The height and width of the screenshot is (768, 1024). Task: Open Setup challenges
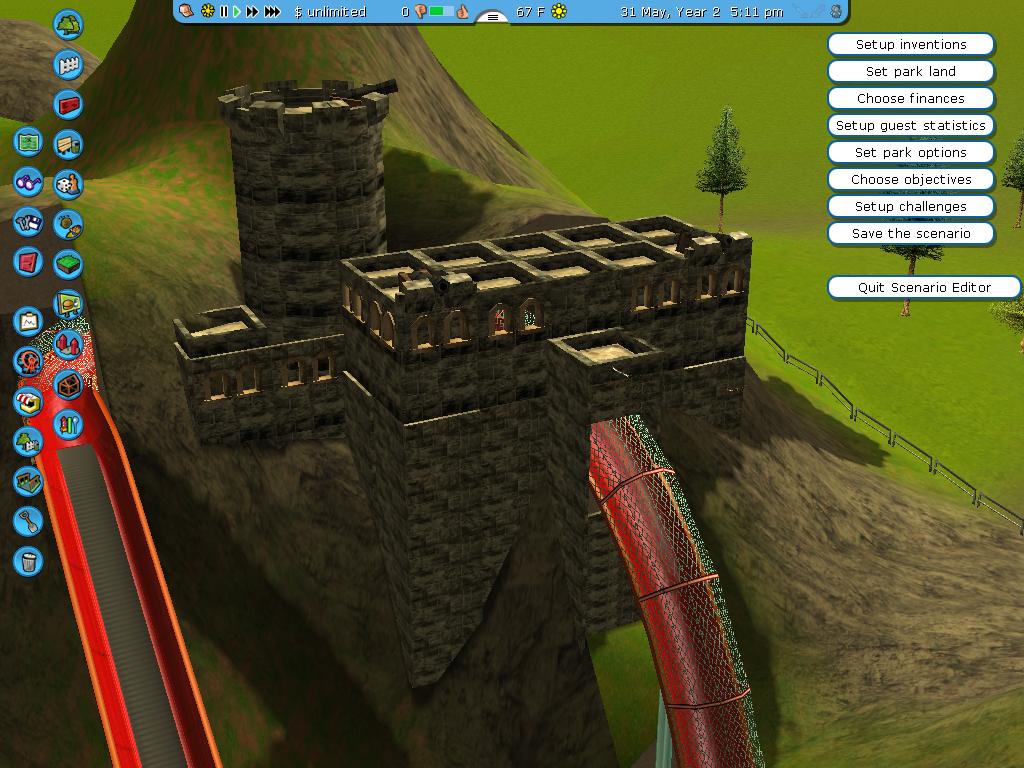pyautogui.click(x=911, y=207)
